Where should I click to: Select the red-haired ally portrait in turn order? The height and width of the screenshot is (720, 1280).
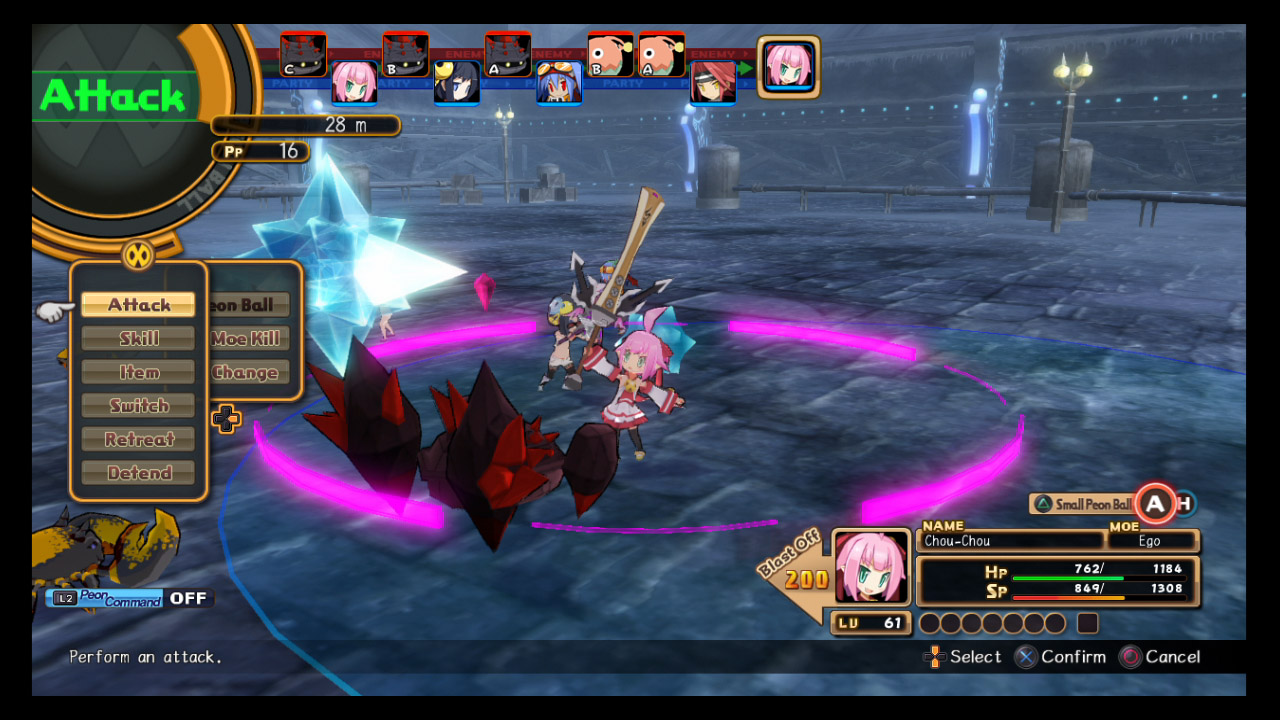point(713,82)
